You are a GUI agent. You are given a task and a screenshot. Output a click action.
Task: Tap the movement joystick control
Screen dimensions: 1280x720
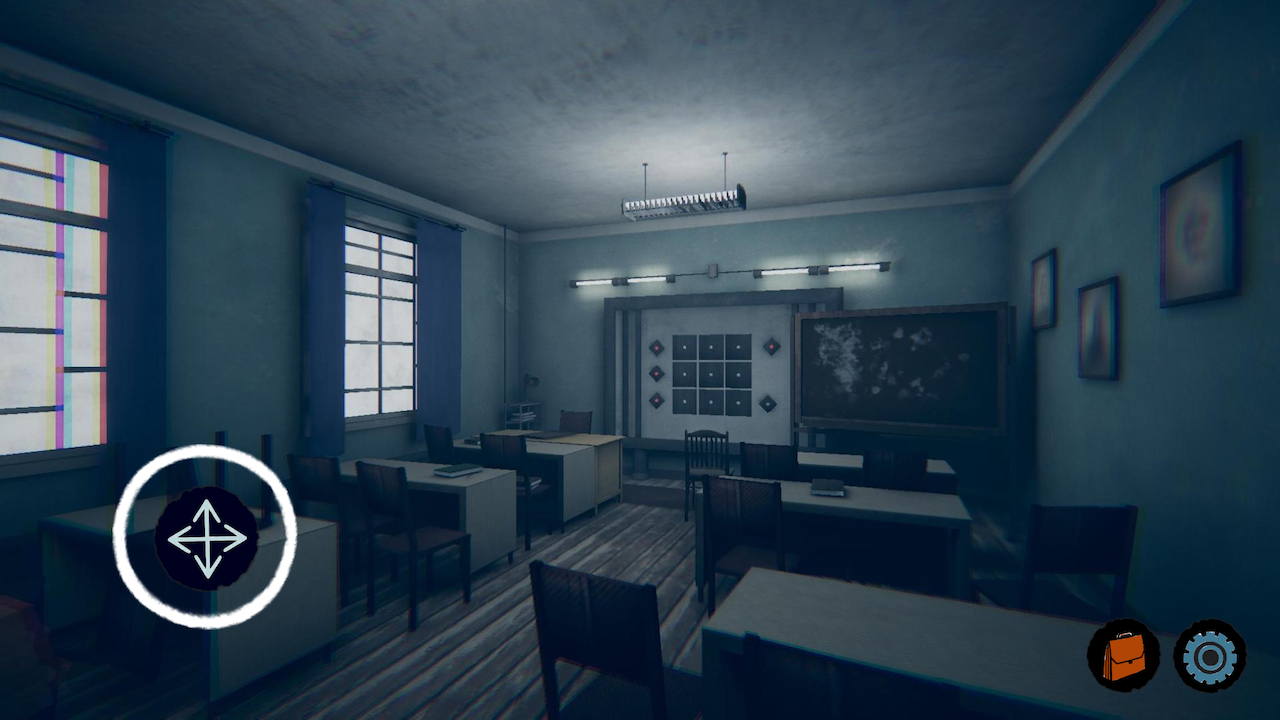click(205, 537)
